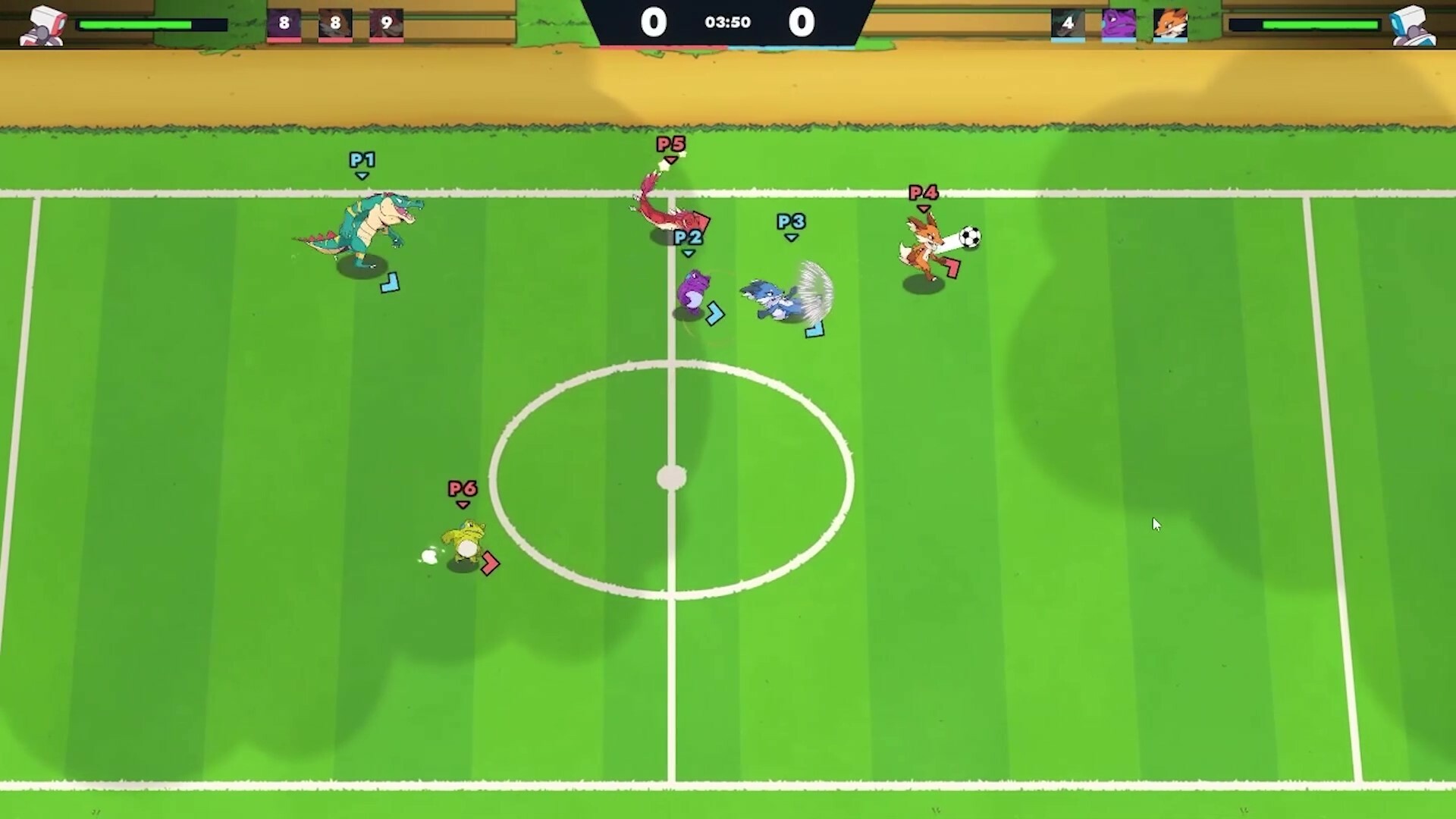Image resolution: width=1456 pixels, height=819 pixels.
Task: Click the crocodile portrait showing 4 charges
Action: [1068, 24]
